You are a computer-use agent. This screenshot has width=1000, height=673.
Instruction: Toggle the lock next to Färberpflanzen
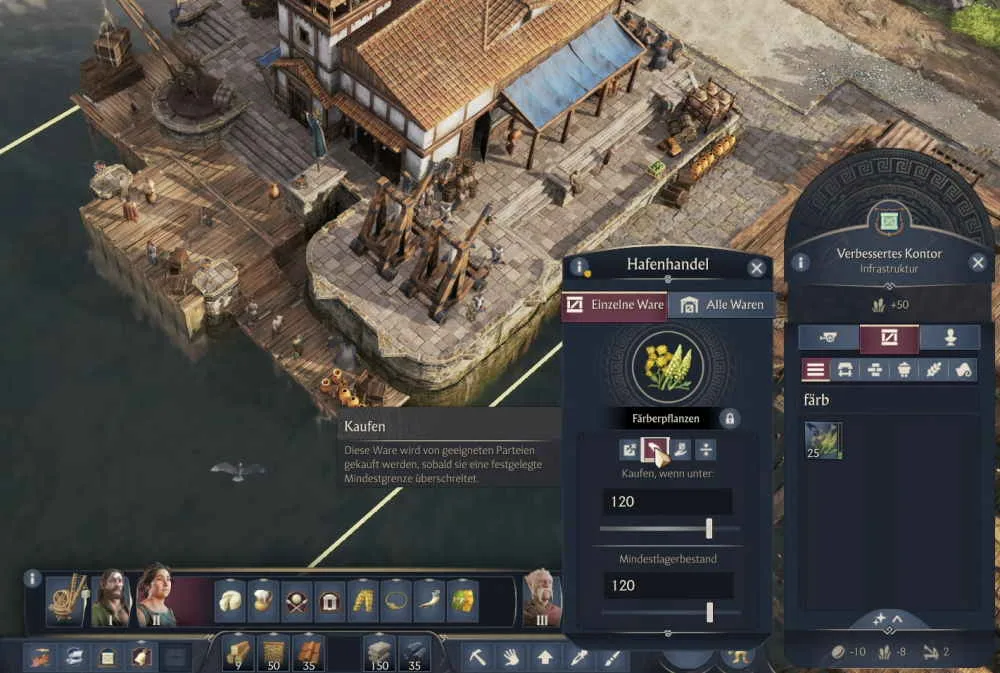click(730, 418)
